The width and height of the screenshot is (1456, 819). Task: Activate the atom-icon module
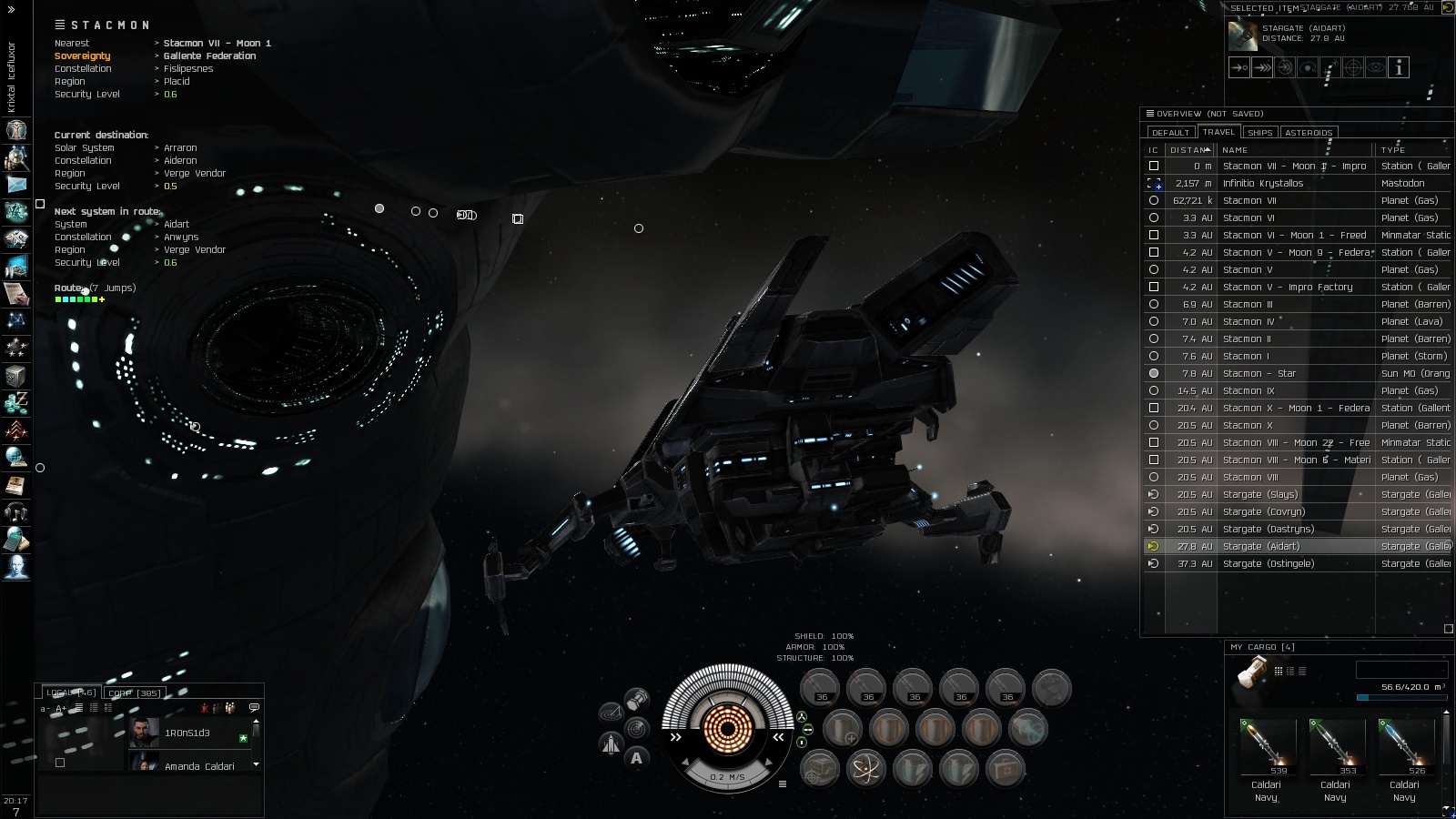pyautogui.click(x=865, y=770)
